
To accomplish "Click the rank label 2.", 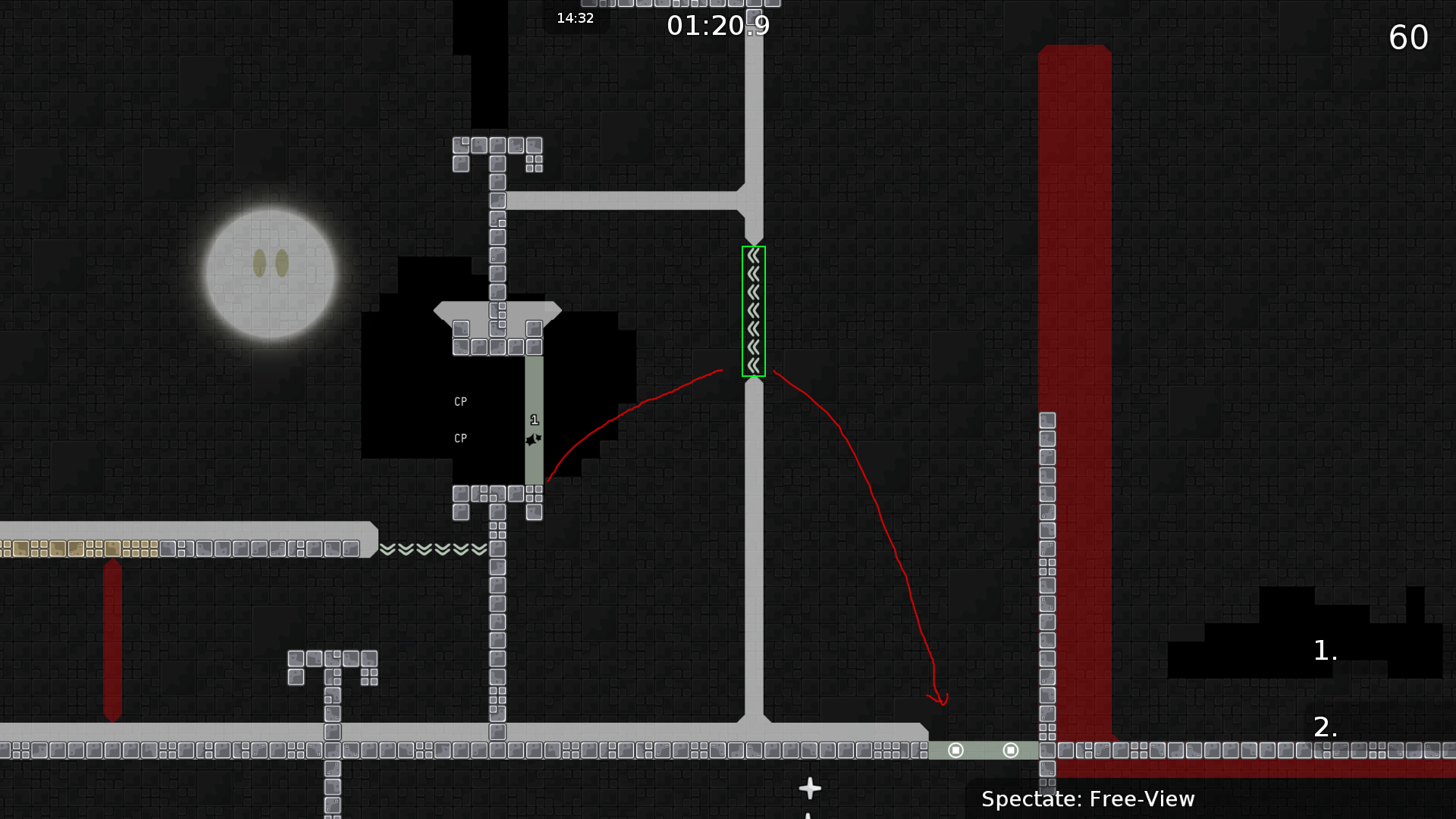I will click(x=1326, y=726).
